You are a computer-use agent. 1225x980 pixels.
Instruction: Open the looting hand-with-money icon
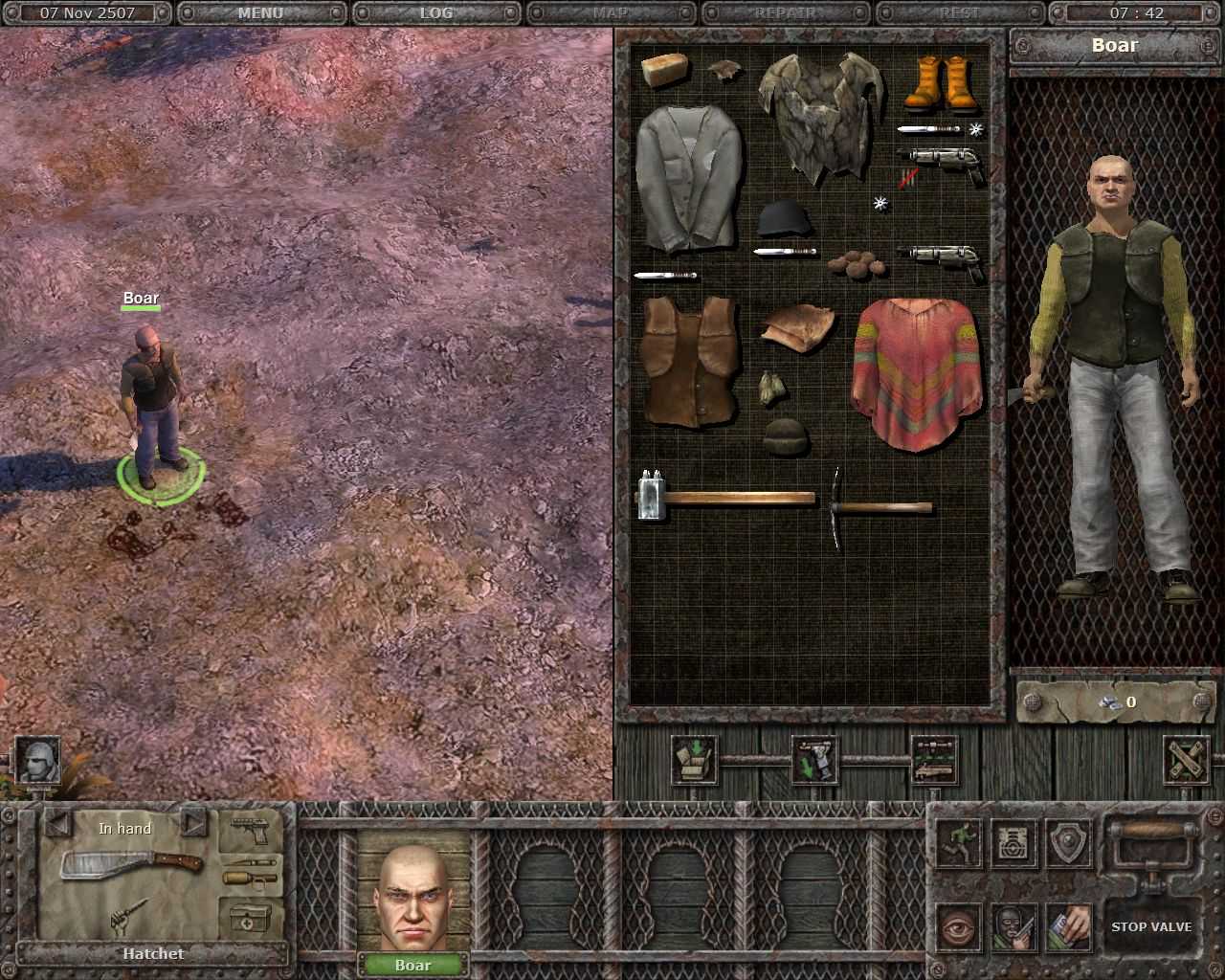point(1068,929)
